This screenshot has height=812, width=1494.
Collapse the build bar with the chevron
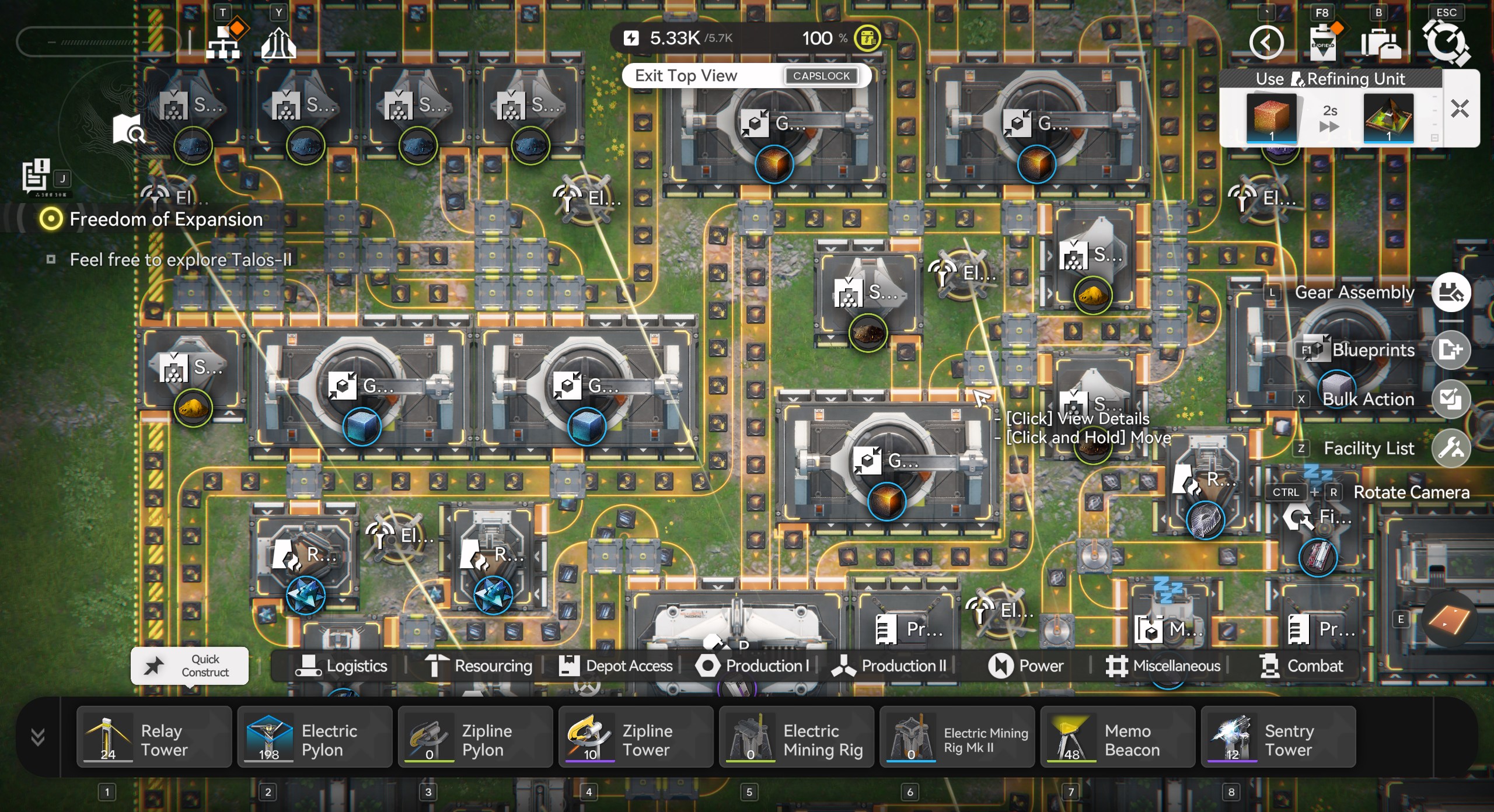click(38, 737)
